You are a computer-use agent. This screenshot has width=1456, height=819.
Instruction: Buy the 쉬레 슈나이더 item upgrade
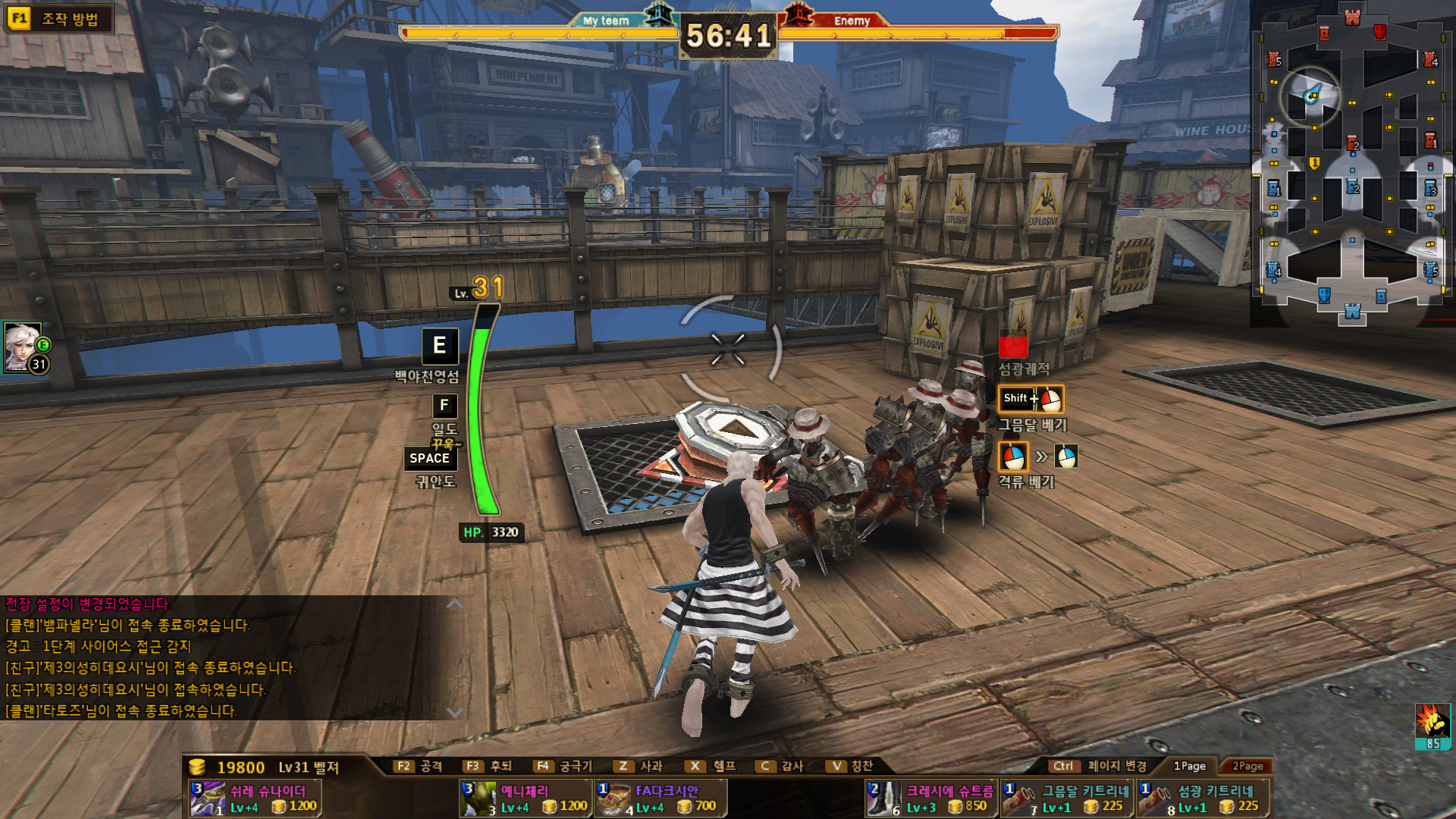[255, 799]
